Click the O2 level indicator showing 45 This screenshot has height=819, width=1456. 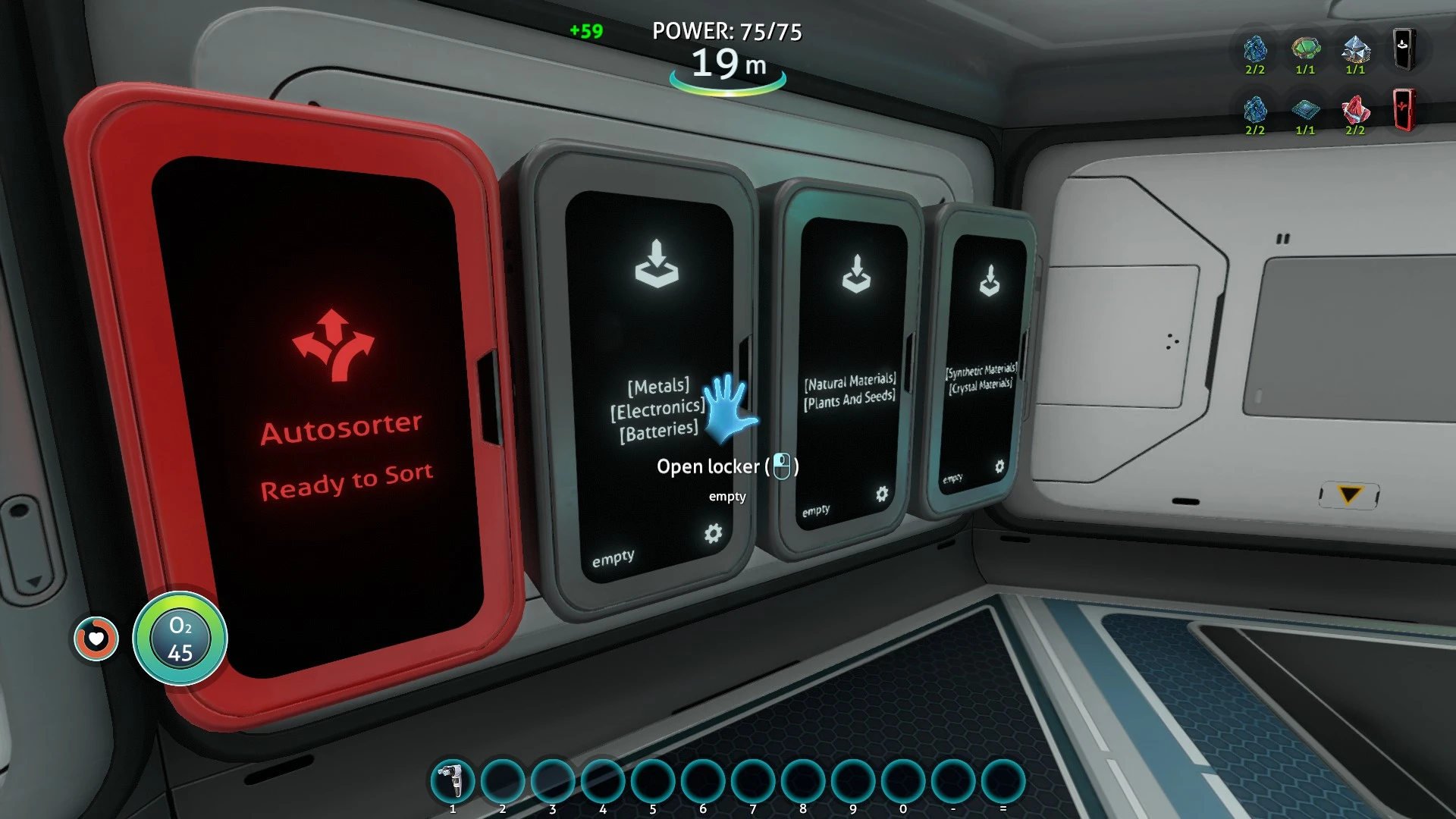coord(181,639)
